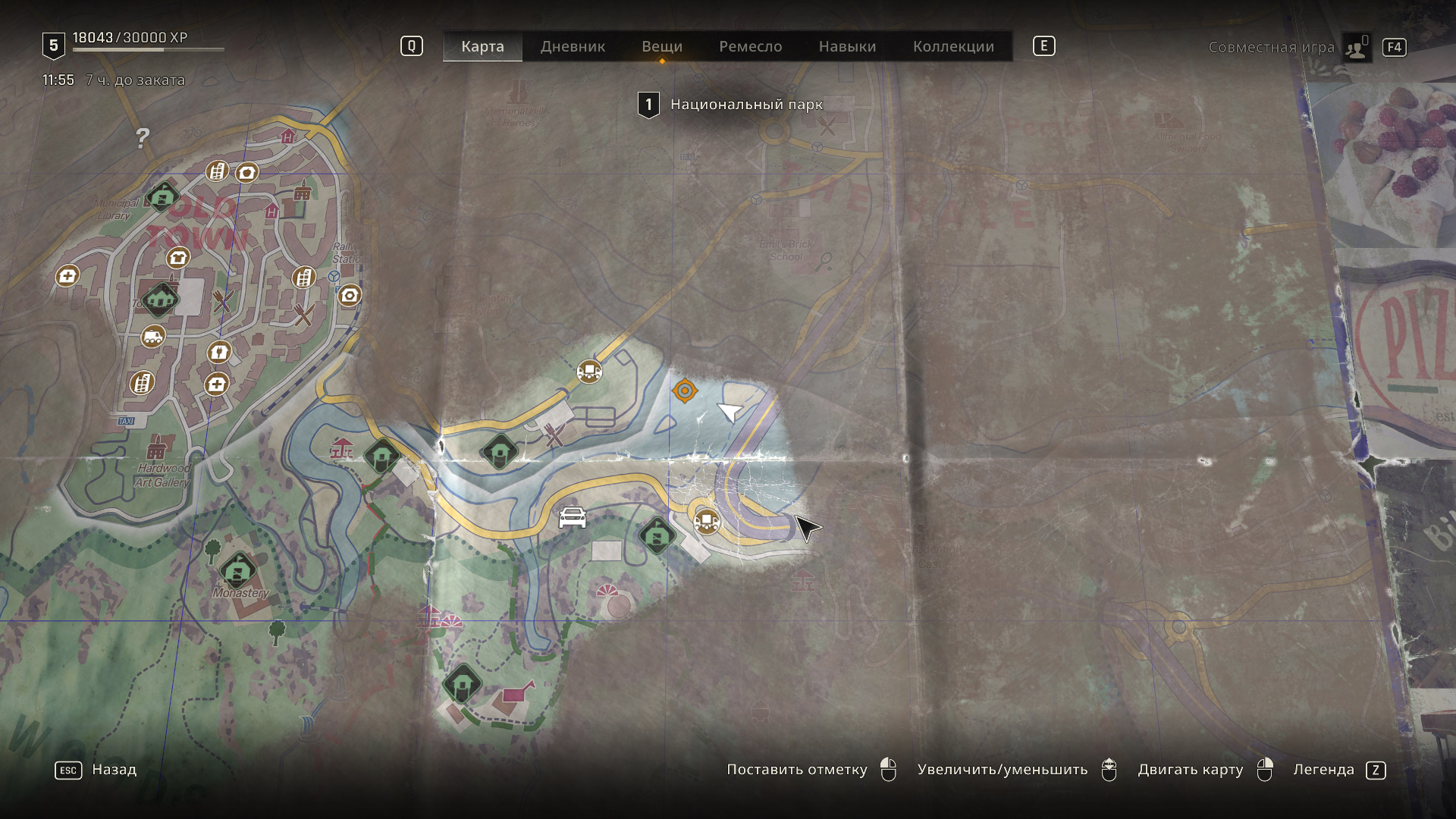1456x819 pixels.
Task: Choose the Monastery safe house marker
Action: click(238, 569)
